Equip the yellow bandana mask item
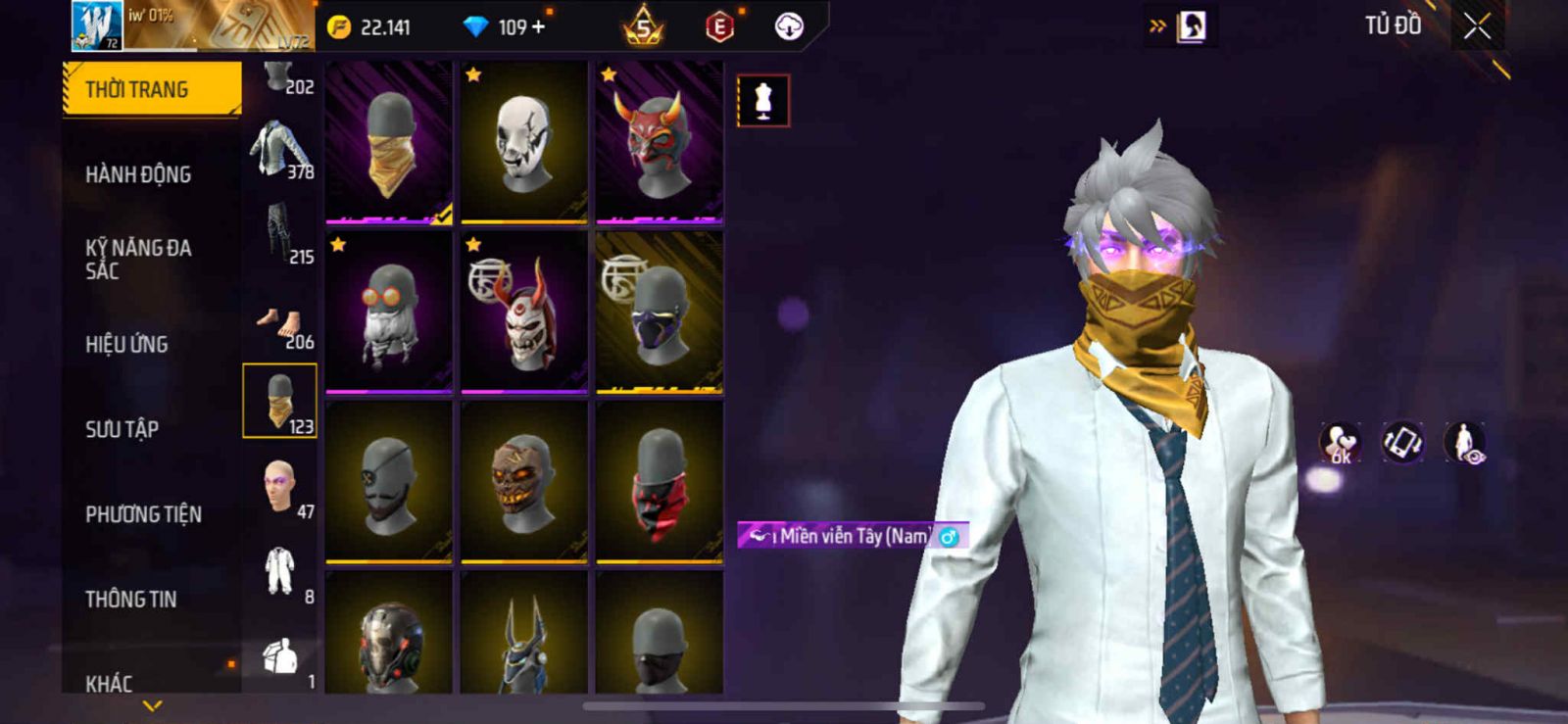The image size is (1568, 724). click(389, 142)
